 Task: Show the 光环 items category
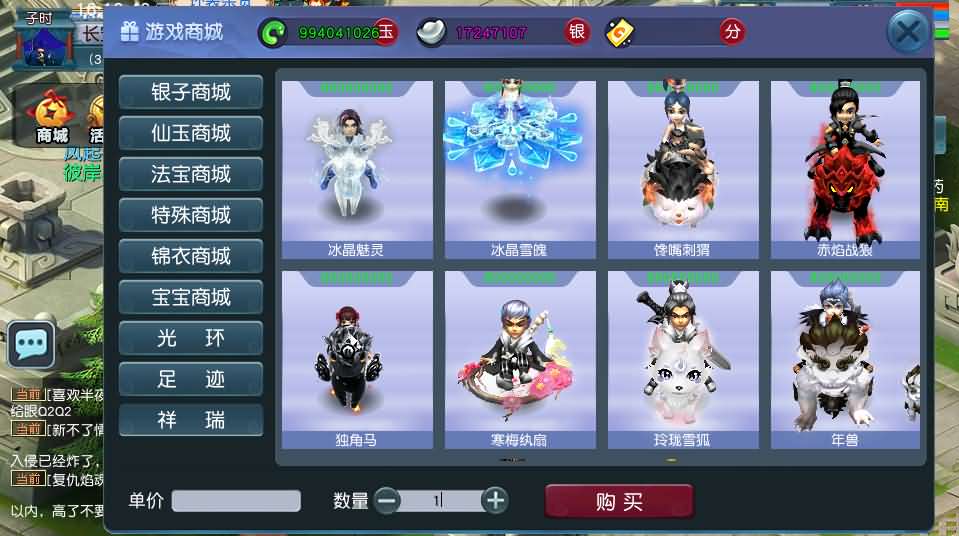(x=191, y=338)
